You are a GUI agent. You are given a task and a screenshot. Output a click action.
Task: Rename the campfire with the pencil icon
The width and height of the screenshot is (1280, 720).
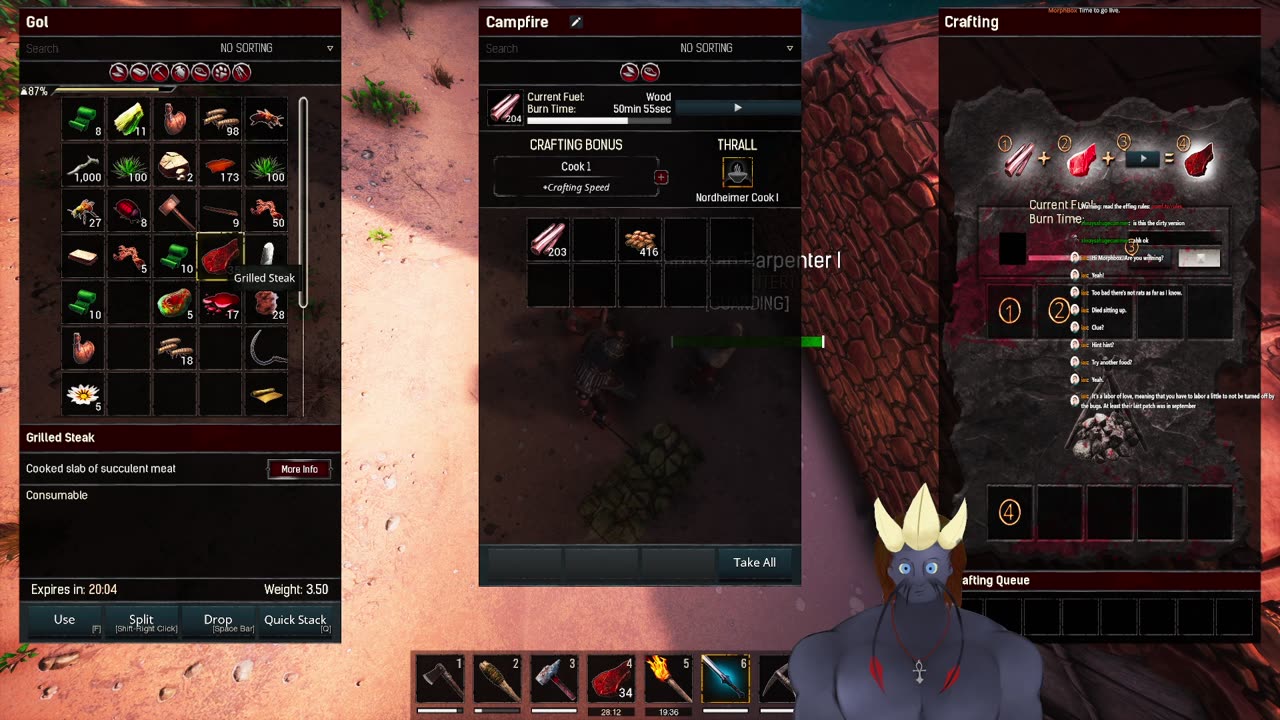pos(576,22)
